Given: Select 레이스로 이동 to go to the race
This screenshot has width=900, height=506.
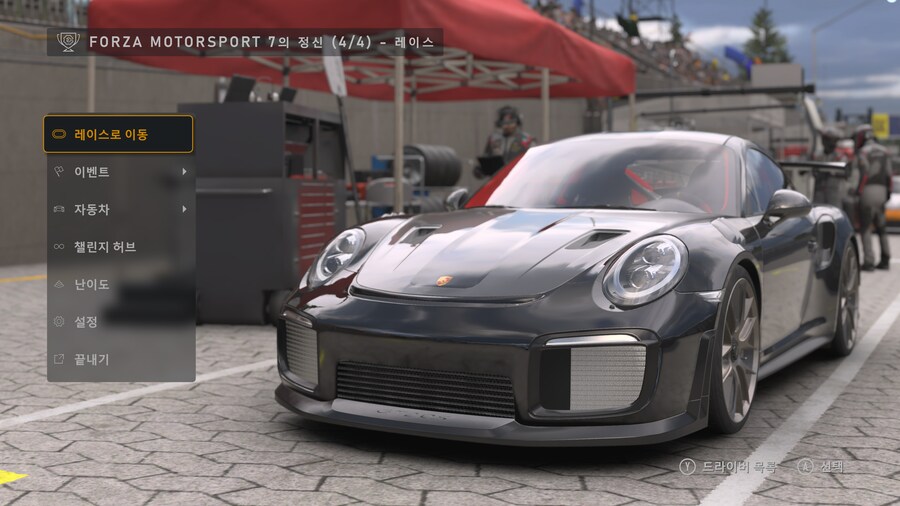Looking at the screenshot, I should click(119, 134).
